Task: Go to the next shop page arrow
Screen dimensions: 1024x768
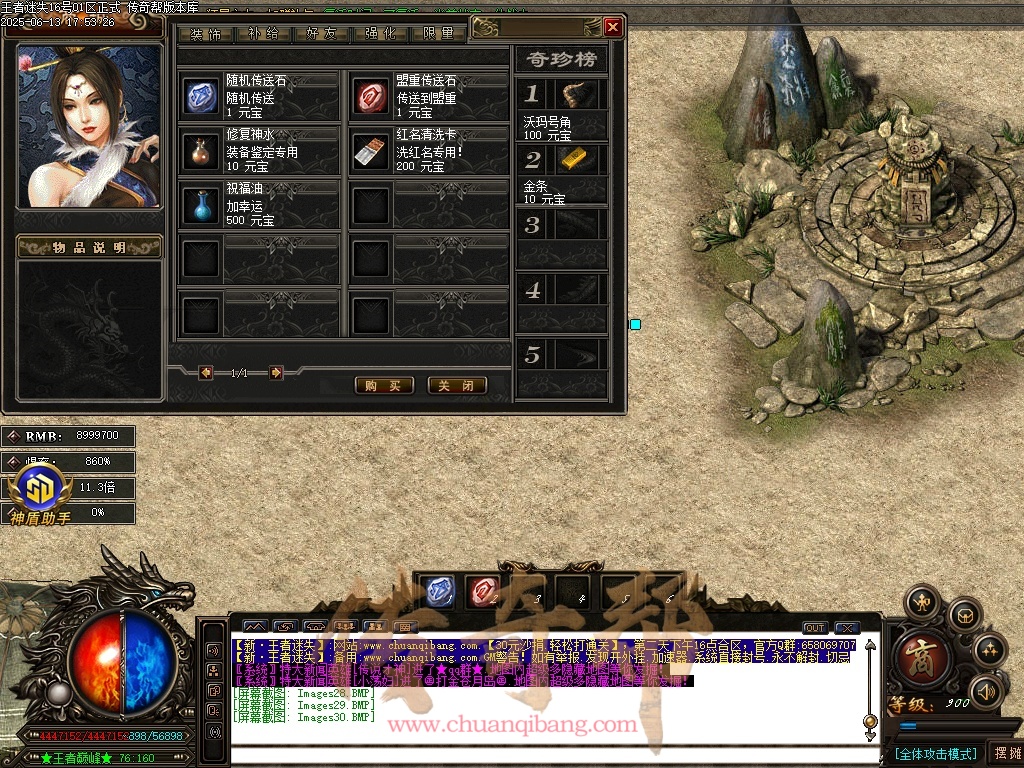Action: click(x=276, y=373)
